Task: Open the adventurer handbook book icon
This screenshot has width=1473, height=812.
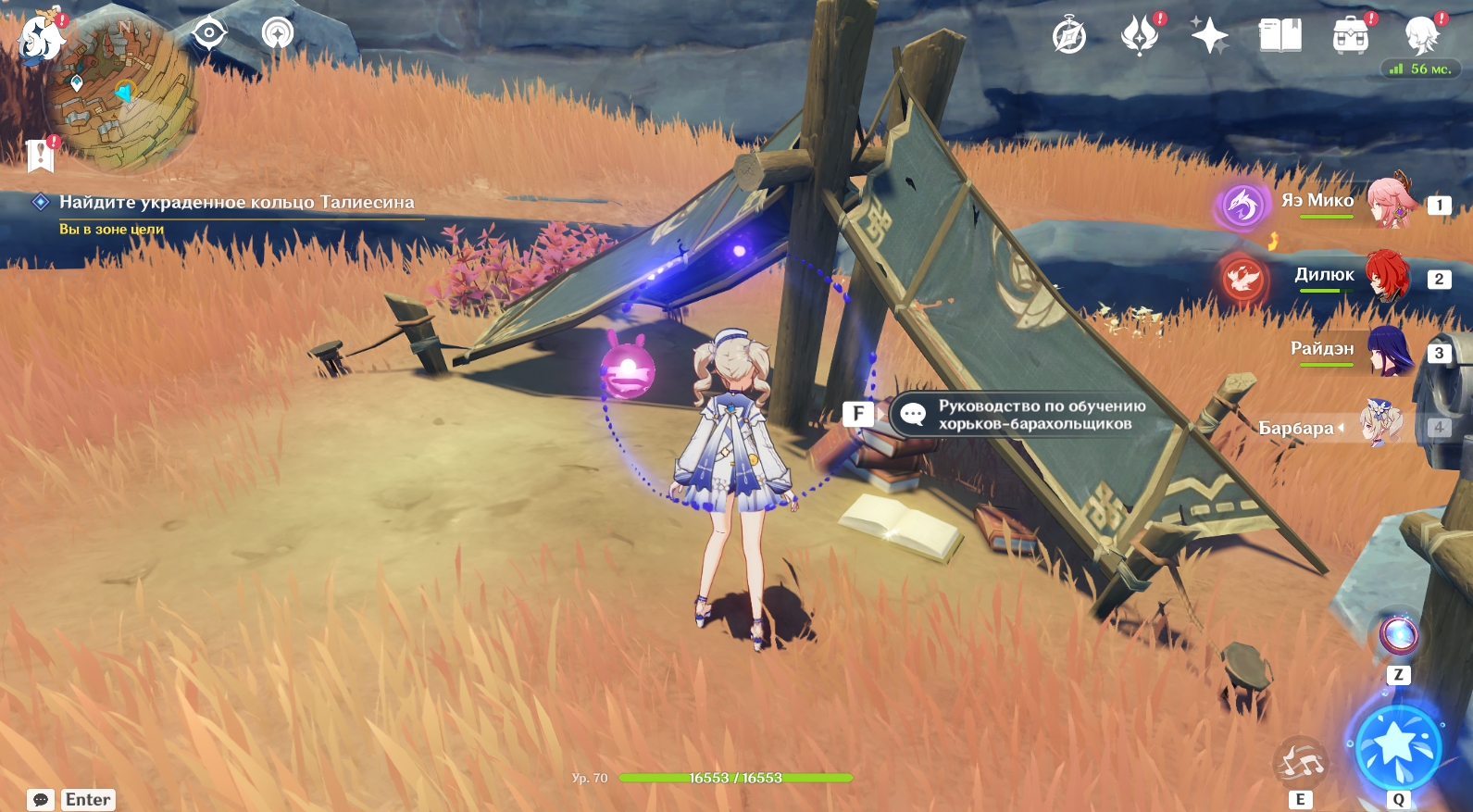Action: (1280, 36)
